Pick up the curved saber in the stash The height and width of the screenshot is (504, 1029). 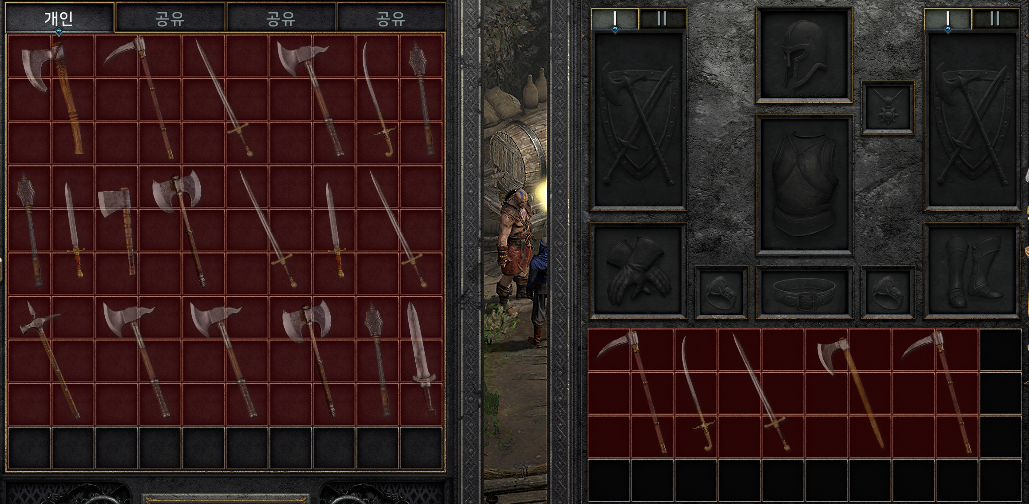tap(376, 98)
